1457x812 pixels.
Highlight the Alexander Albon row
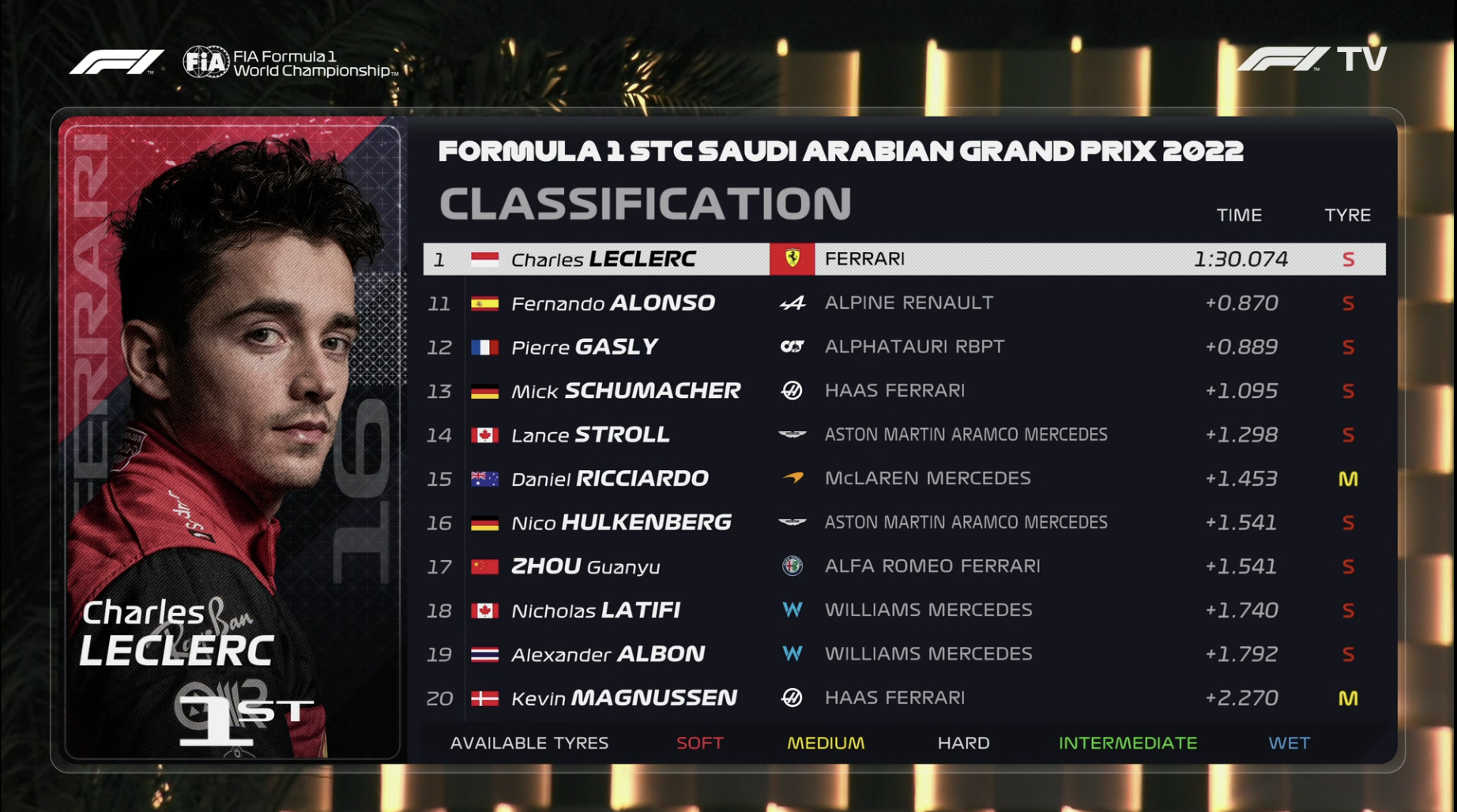pos(903,654)
